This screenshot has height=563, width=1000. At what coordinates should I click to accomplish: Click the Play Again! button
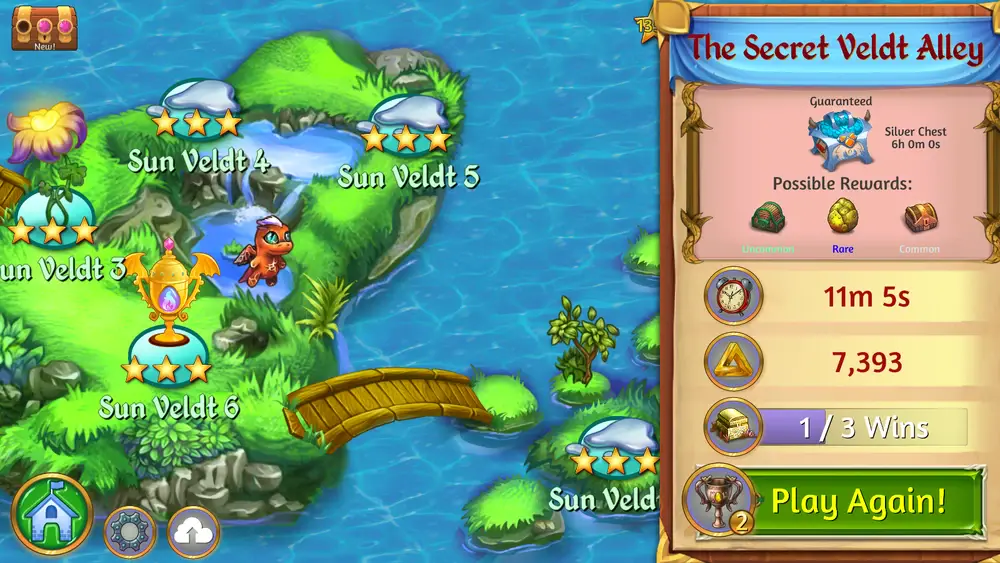(x=858, y=501)
